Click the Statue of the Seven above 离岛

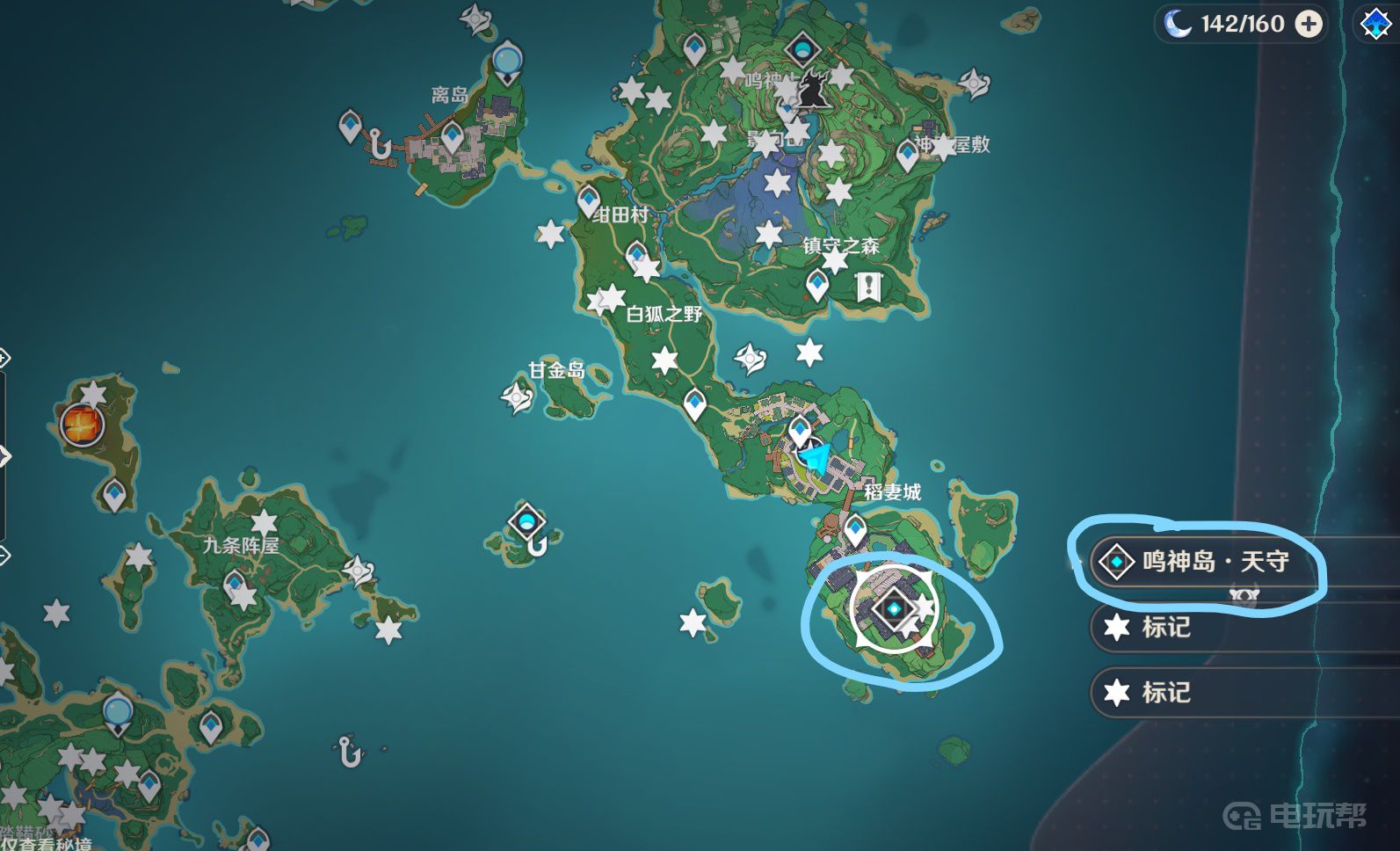coord(506,62)
